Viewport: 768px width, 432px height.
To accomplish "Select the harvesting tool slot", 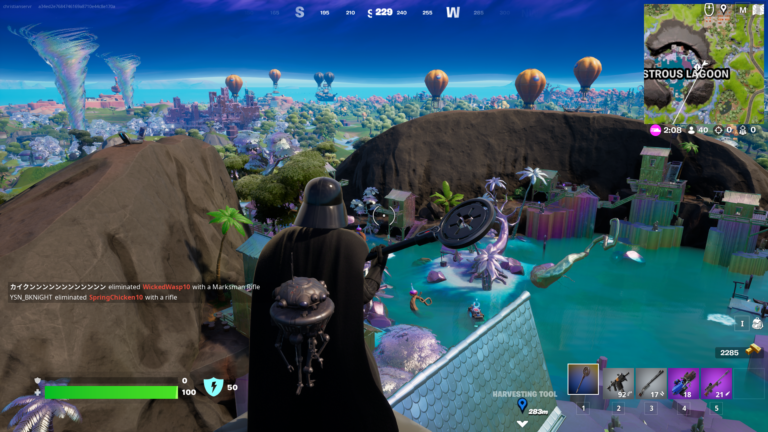I will (583, 380).
